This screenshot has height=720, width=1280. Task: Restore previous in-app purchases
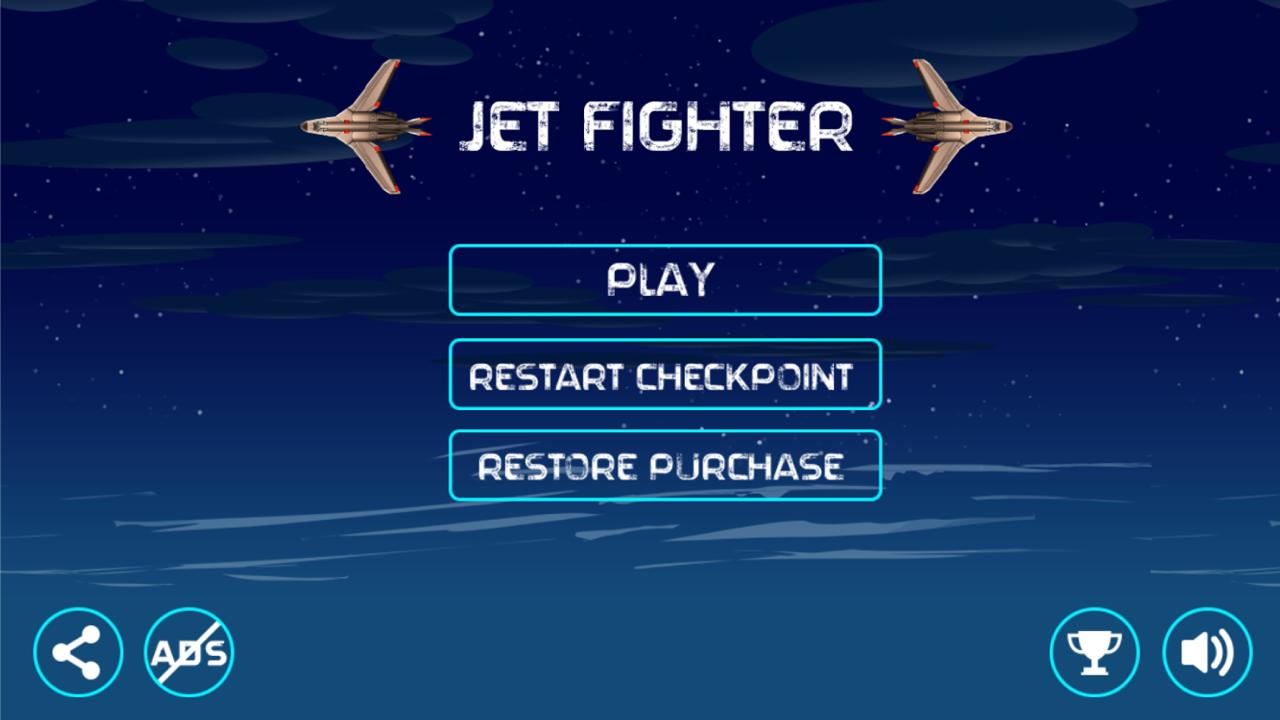click(665, 464)
